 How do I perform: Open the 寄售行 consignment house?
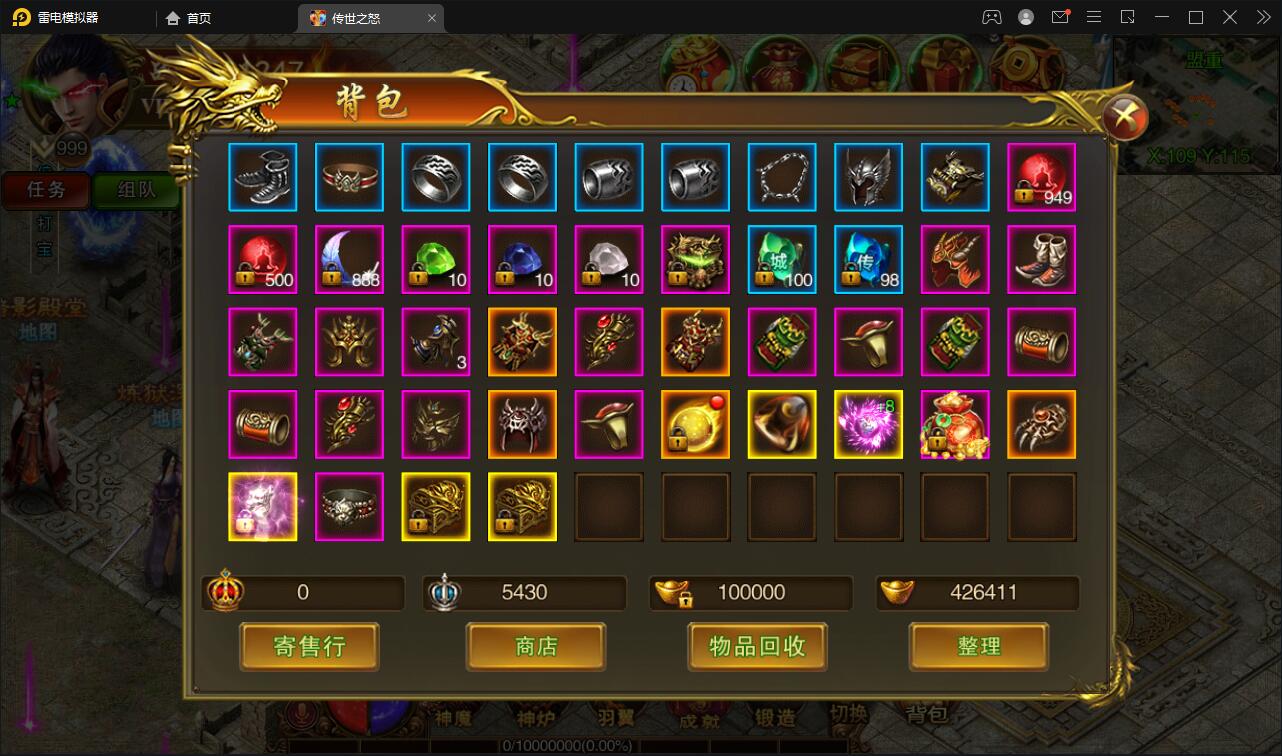[x=309, y=646]
